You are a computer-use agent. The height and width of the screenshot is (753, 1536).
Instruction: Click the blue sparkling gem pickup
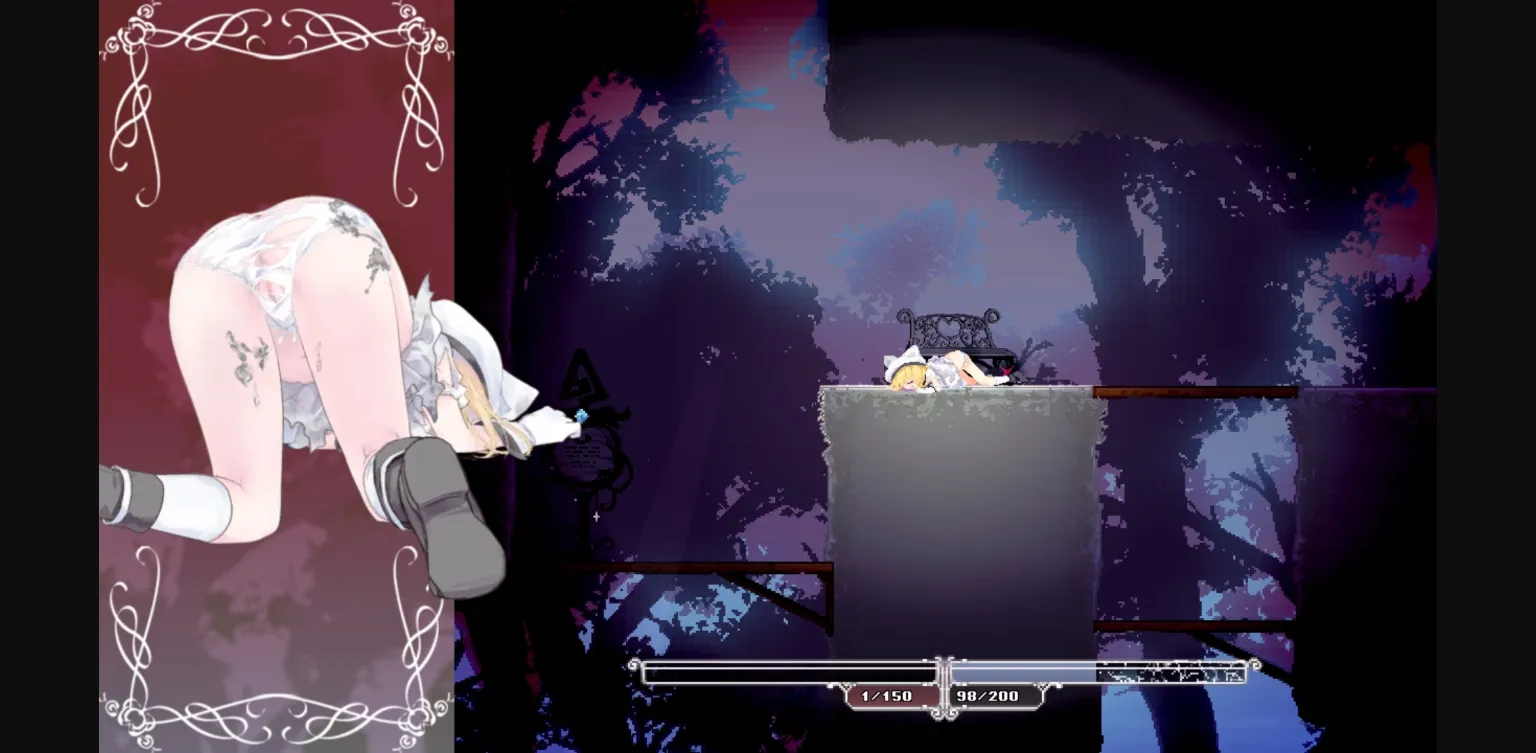[x=581, y=414]
